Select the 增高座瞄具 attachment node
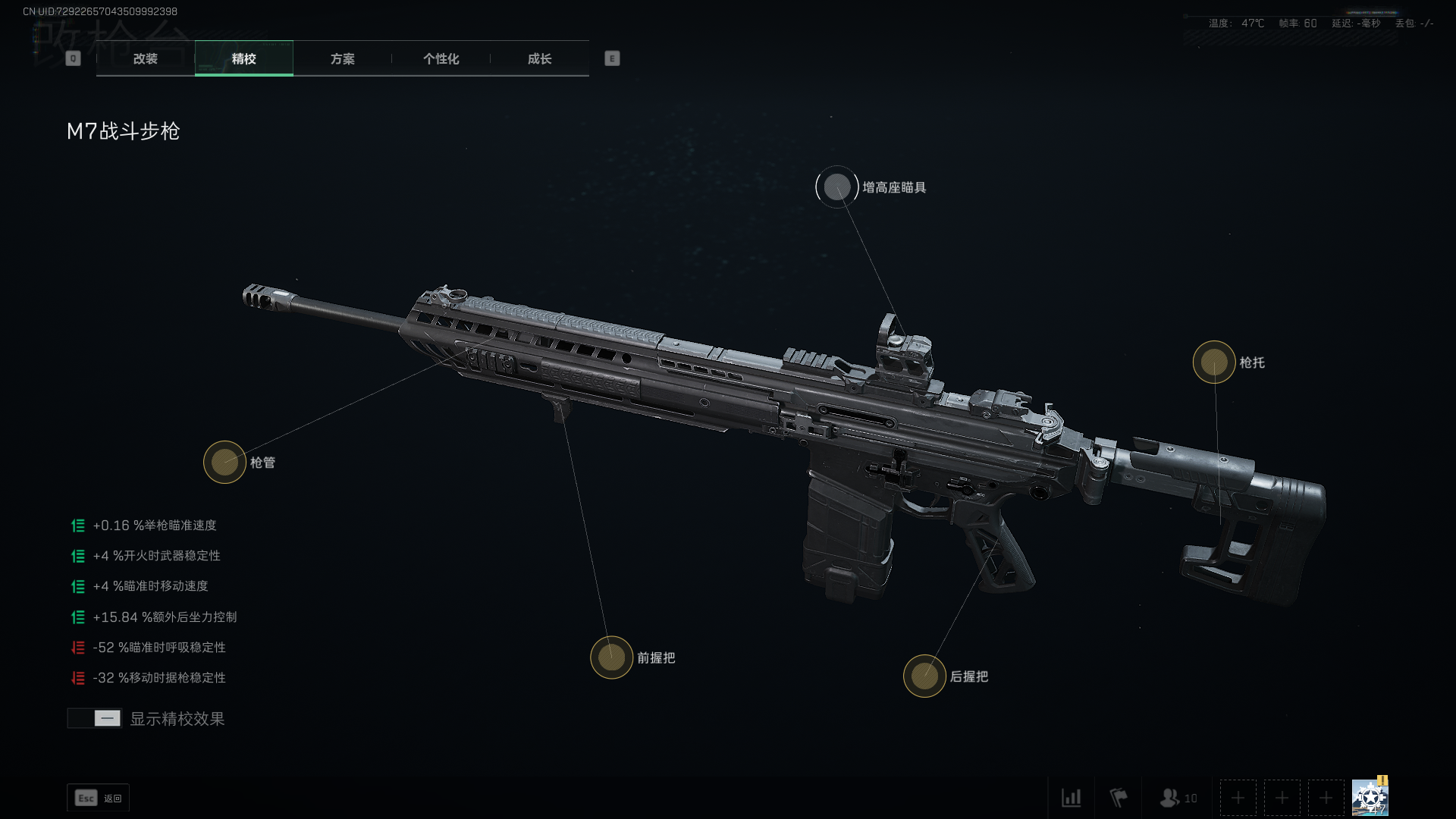This screenshot has width=1456, height=819. (x=837, y=187)
